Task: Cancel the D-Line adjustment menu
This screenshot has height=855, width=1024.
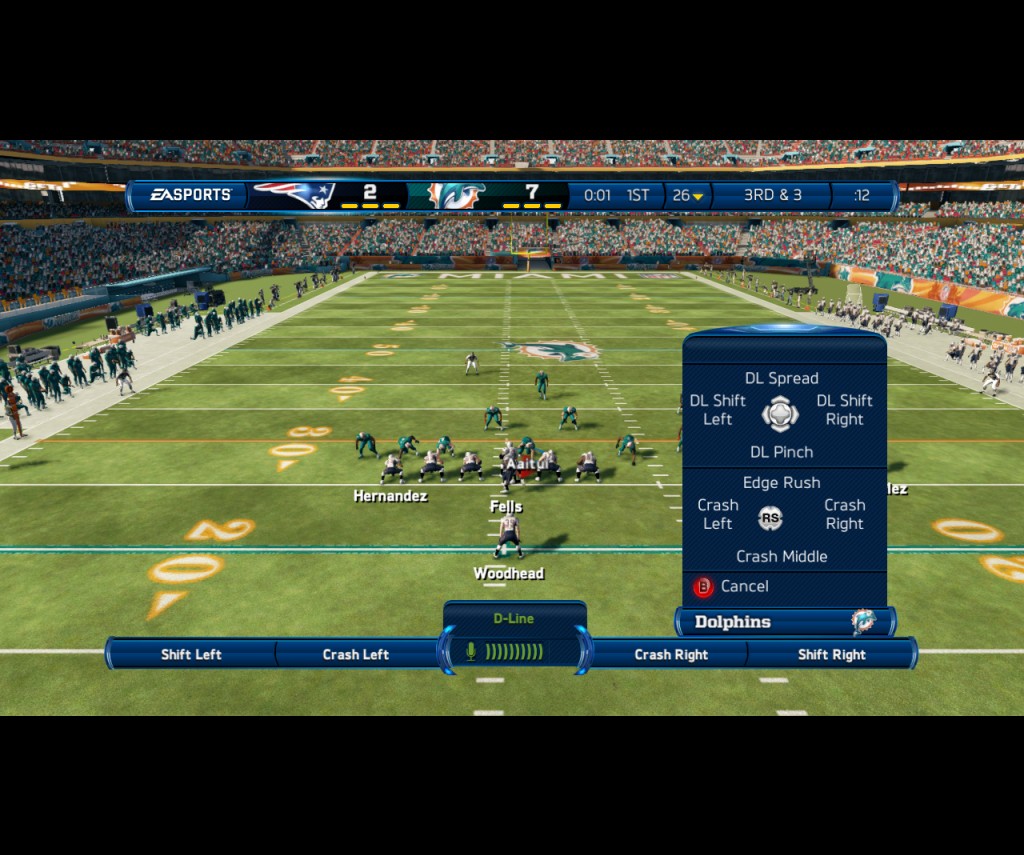Action: [732, 587]
